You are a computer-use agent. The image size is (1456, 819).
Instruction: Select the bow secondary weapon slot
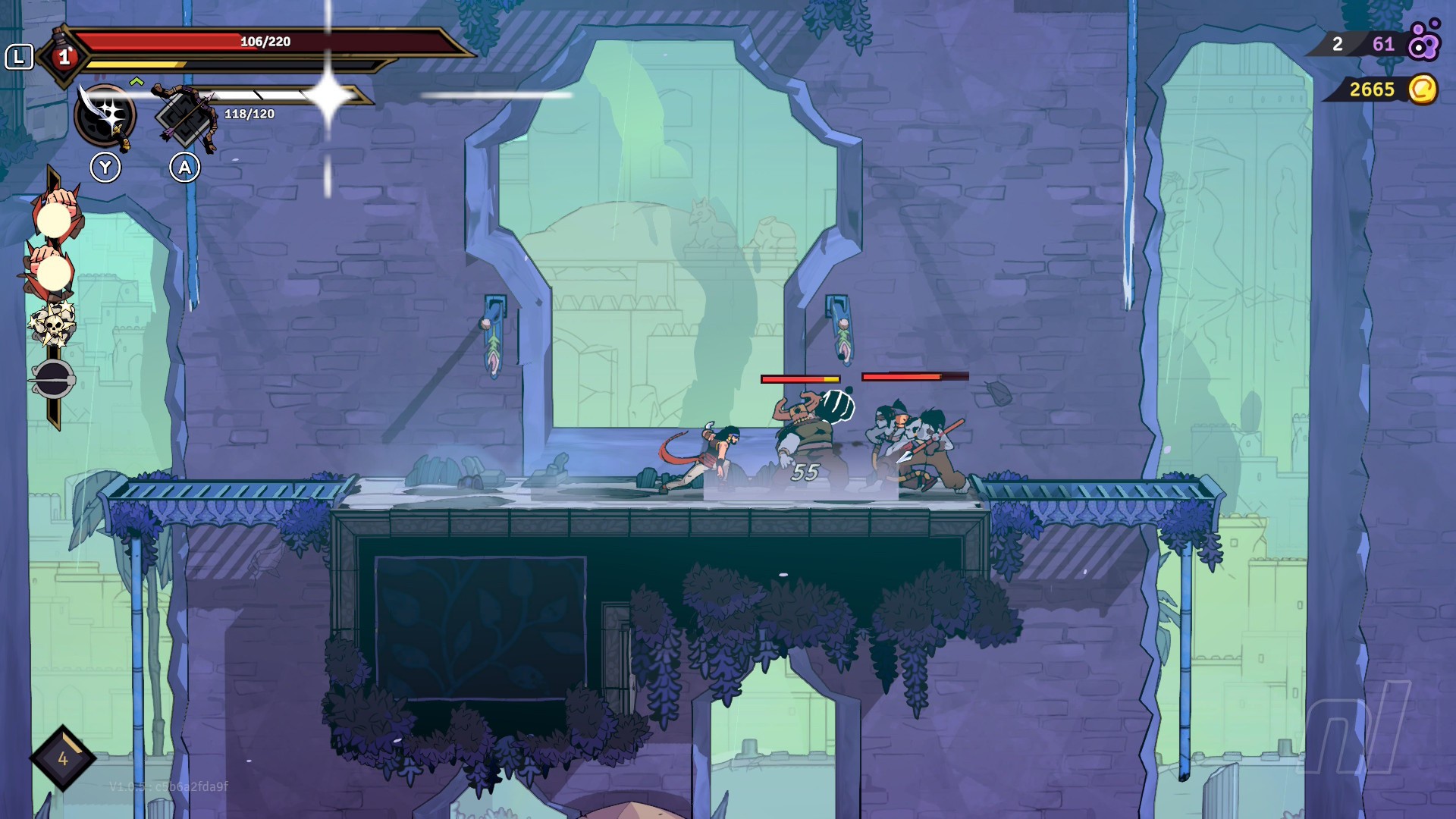point(185,115)
